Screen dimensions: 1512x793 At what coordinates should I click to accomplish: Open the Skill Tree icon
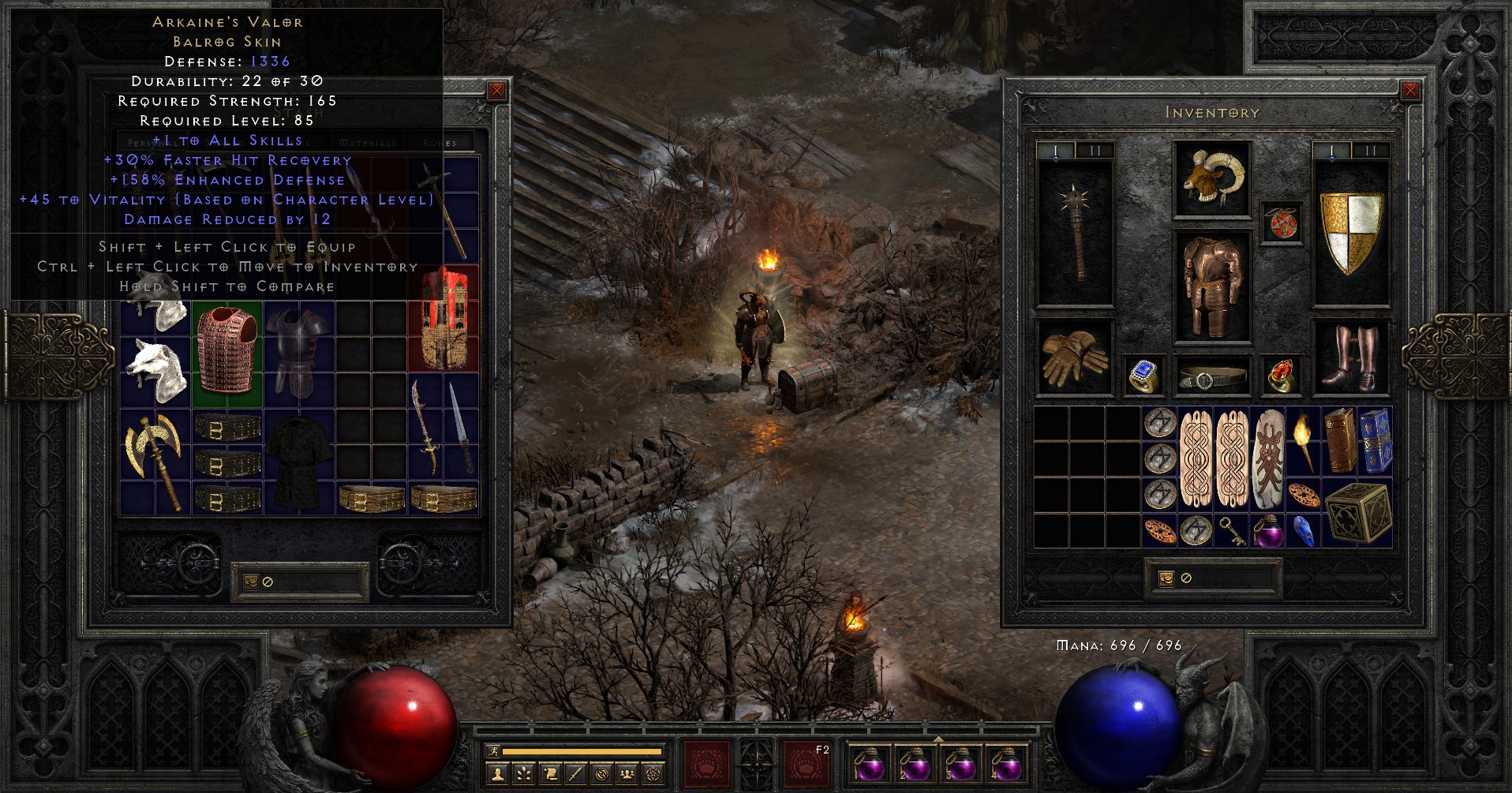524,775
